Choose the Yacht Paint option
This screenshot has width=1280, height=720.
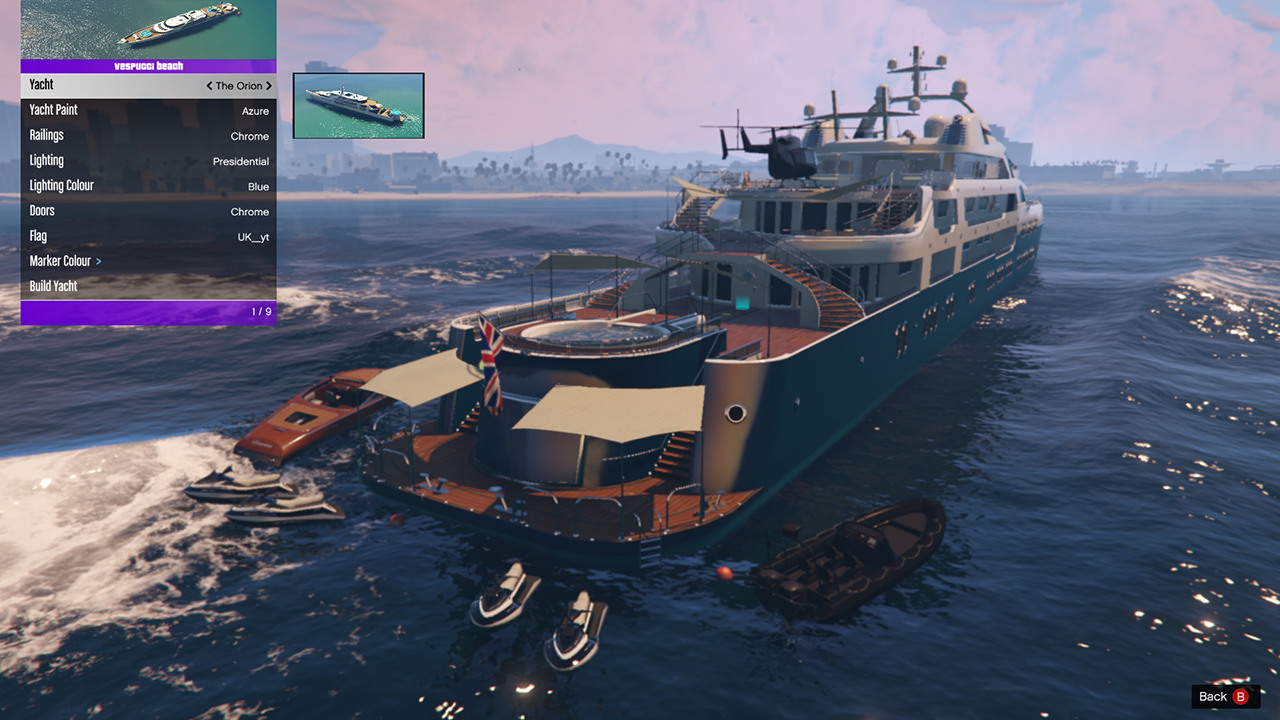click(x=148, y=110)
